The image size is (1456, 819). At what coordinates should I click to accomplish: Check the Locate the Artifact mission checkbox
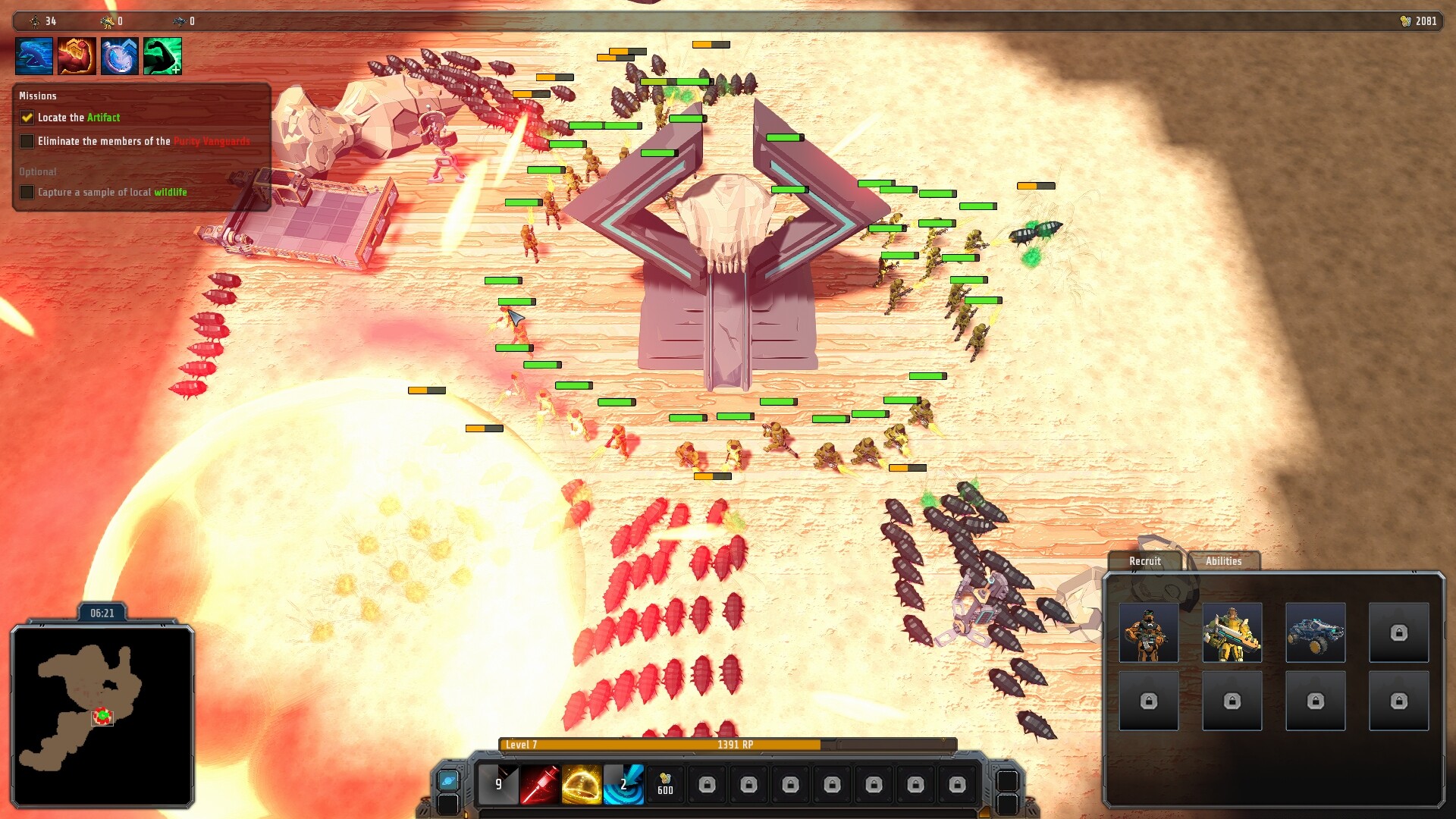(27, 118)
